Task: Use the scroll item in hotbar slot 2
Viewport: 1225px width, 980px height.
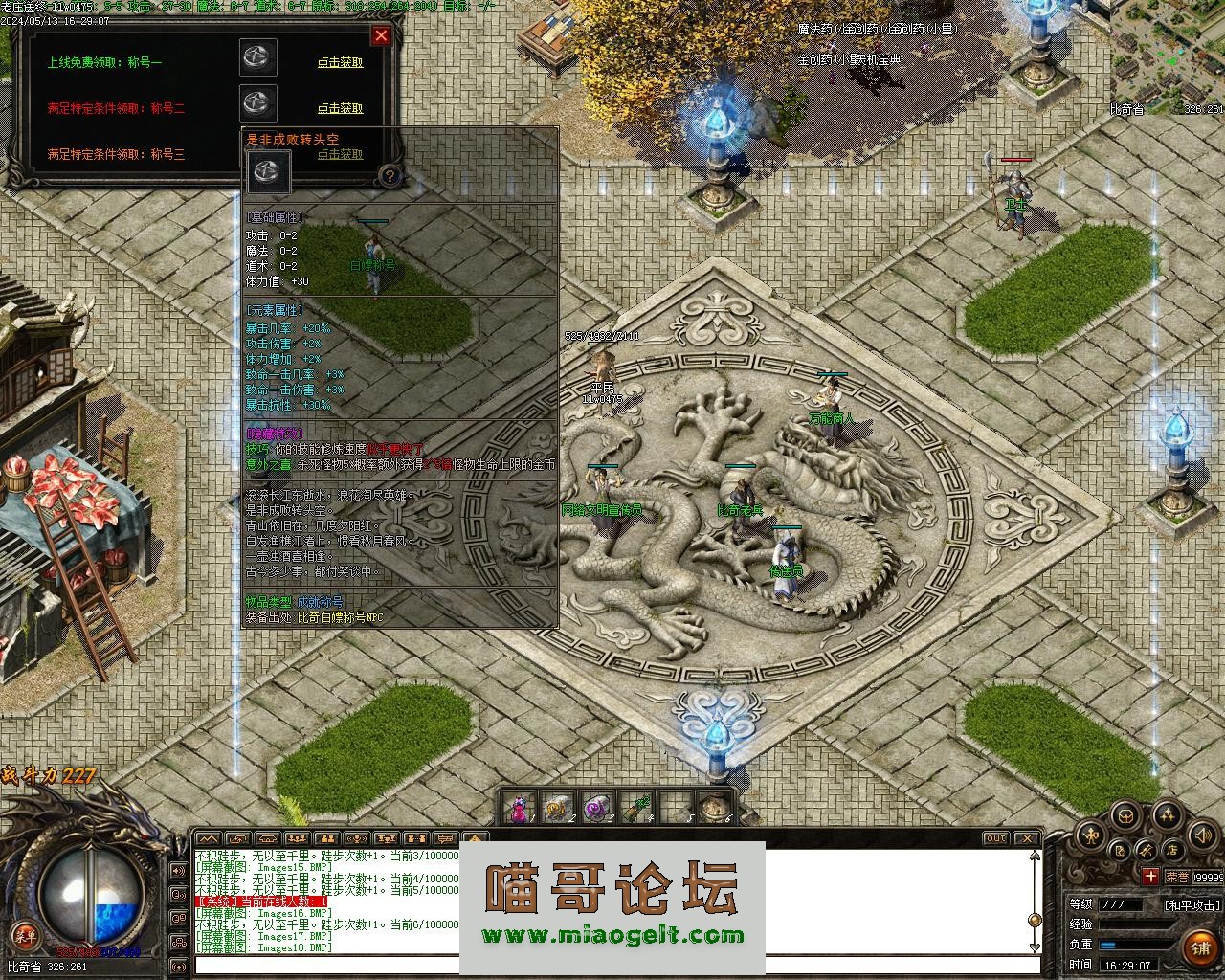Action: [x=557, y=809]
